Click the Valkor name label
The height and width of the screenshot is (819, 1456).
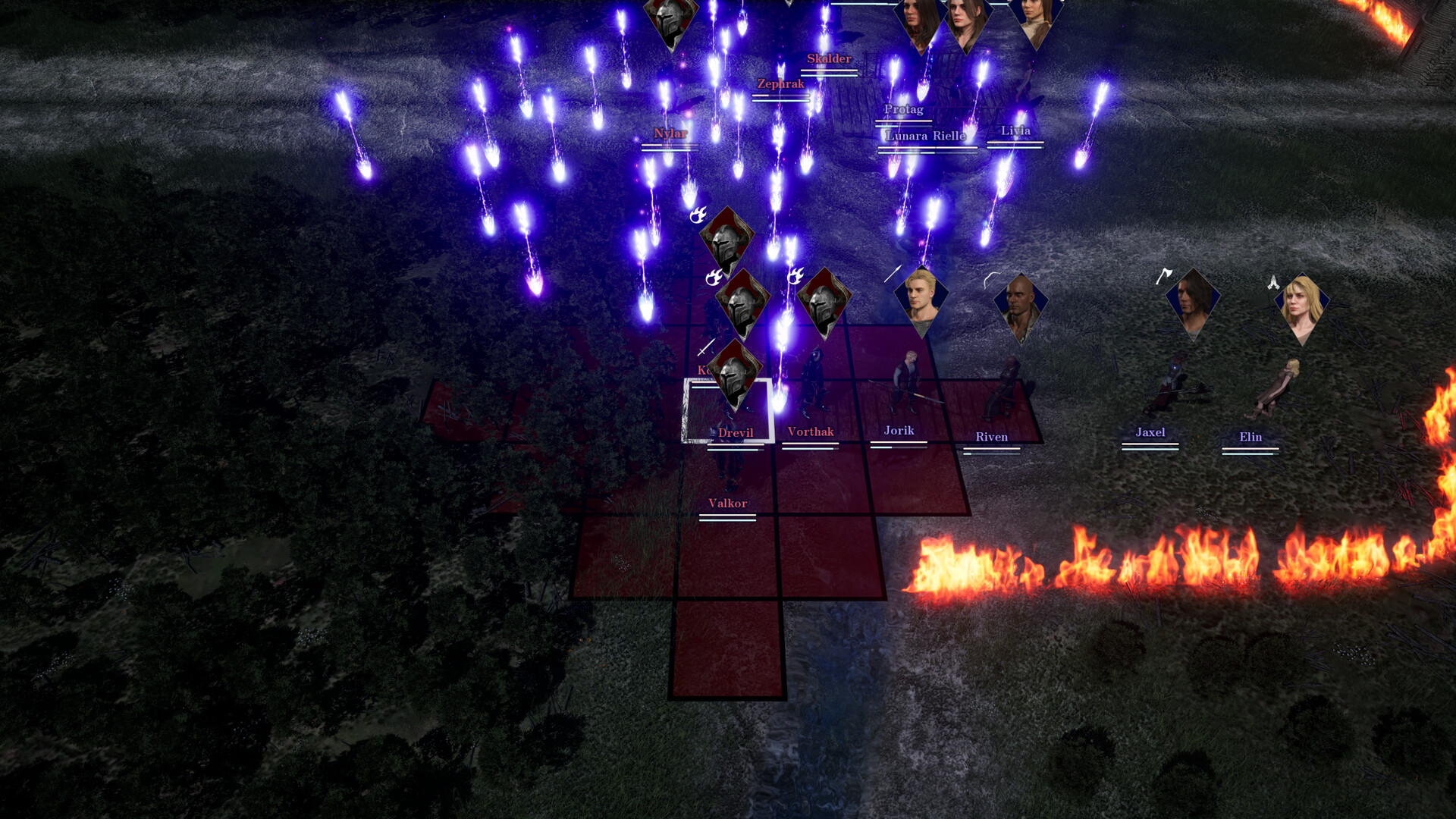728,503
